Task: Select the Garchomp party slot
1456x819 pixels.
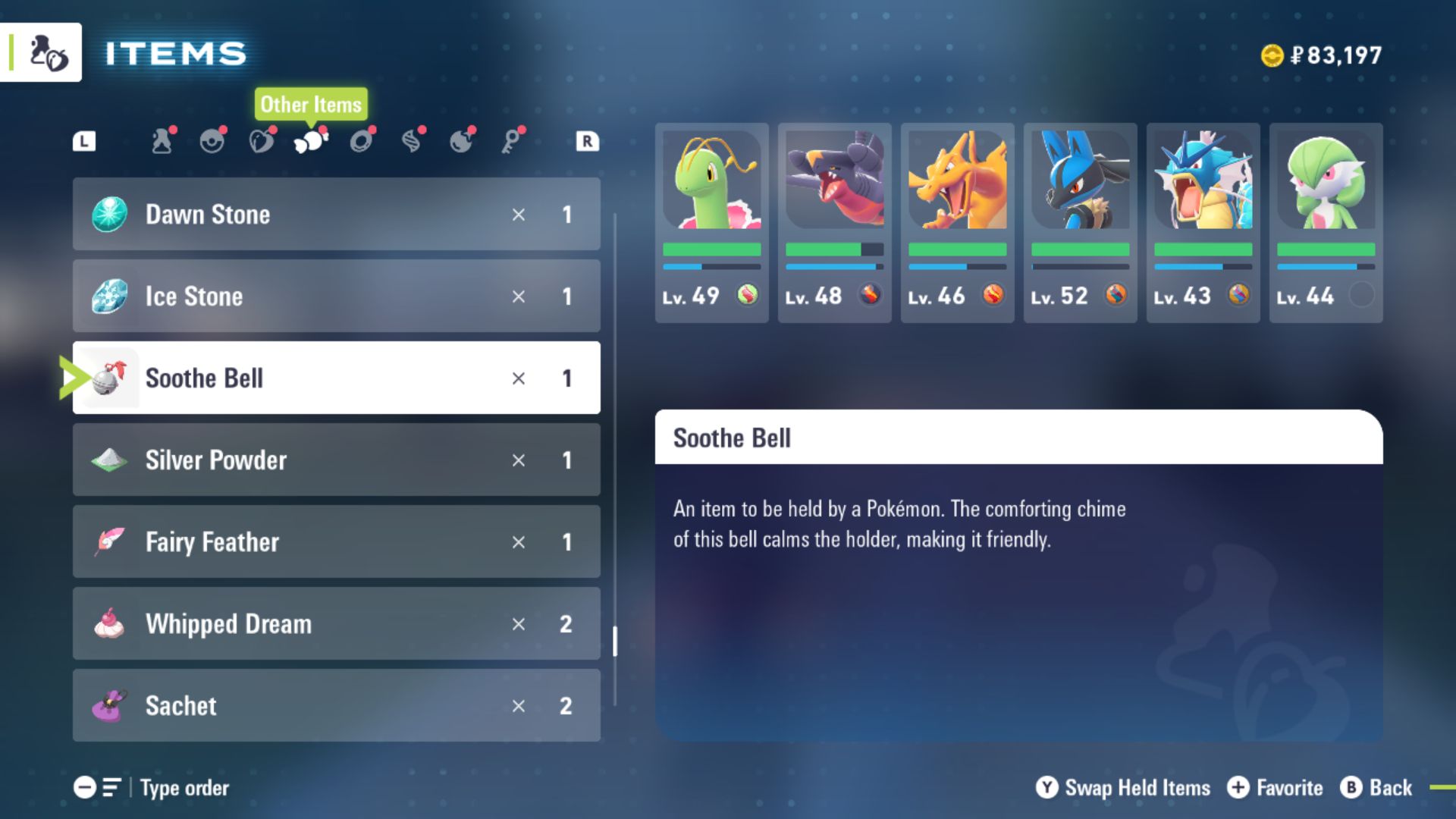Action: [x=834, y=223]
